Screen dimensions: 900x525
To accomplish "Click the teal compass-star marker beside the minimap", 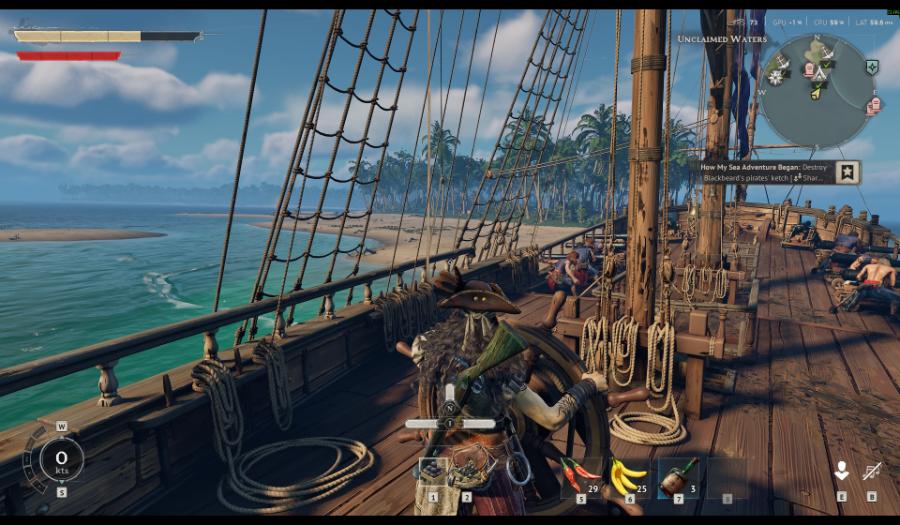I will point(872,67).
